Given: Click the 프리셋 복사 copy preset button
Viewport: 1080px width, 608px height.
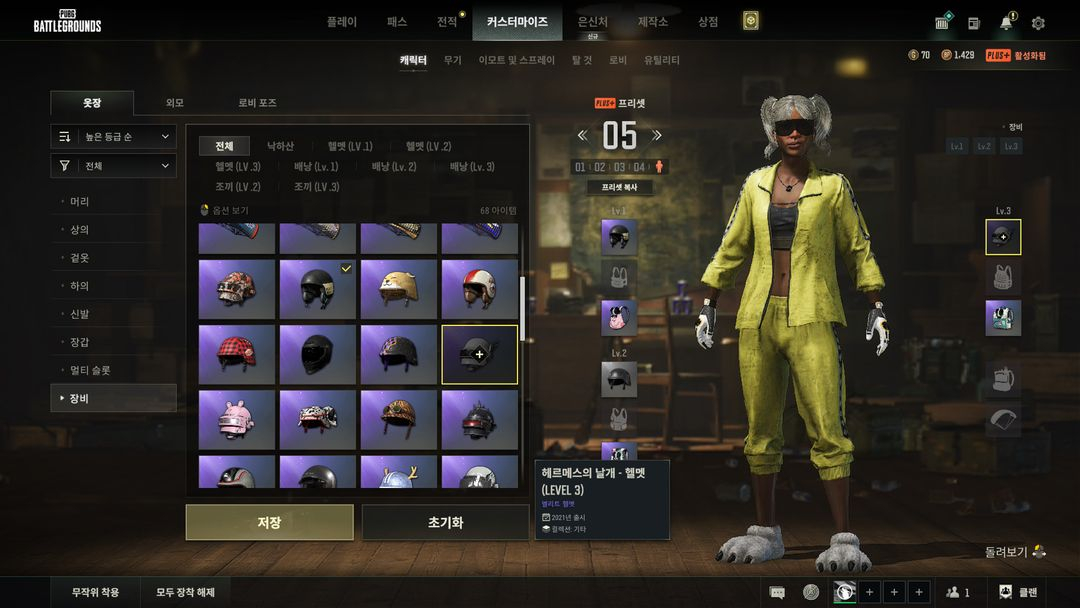Looking at the screenshot, I should 619,187.
